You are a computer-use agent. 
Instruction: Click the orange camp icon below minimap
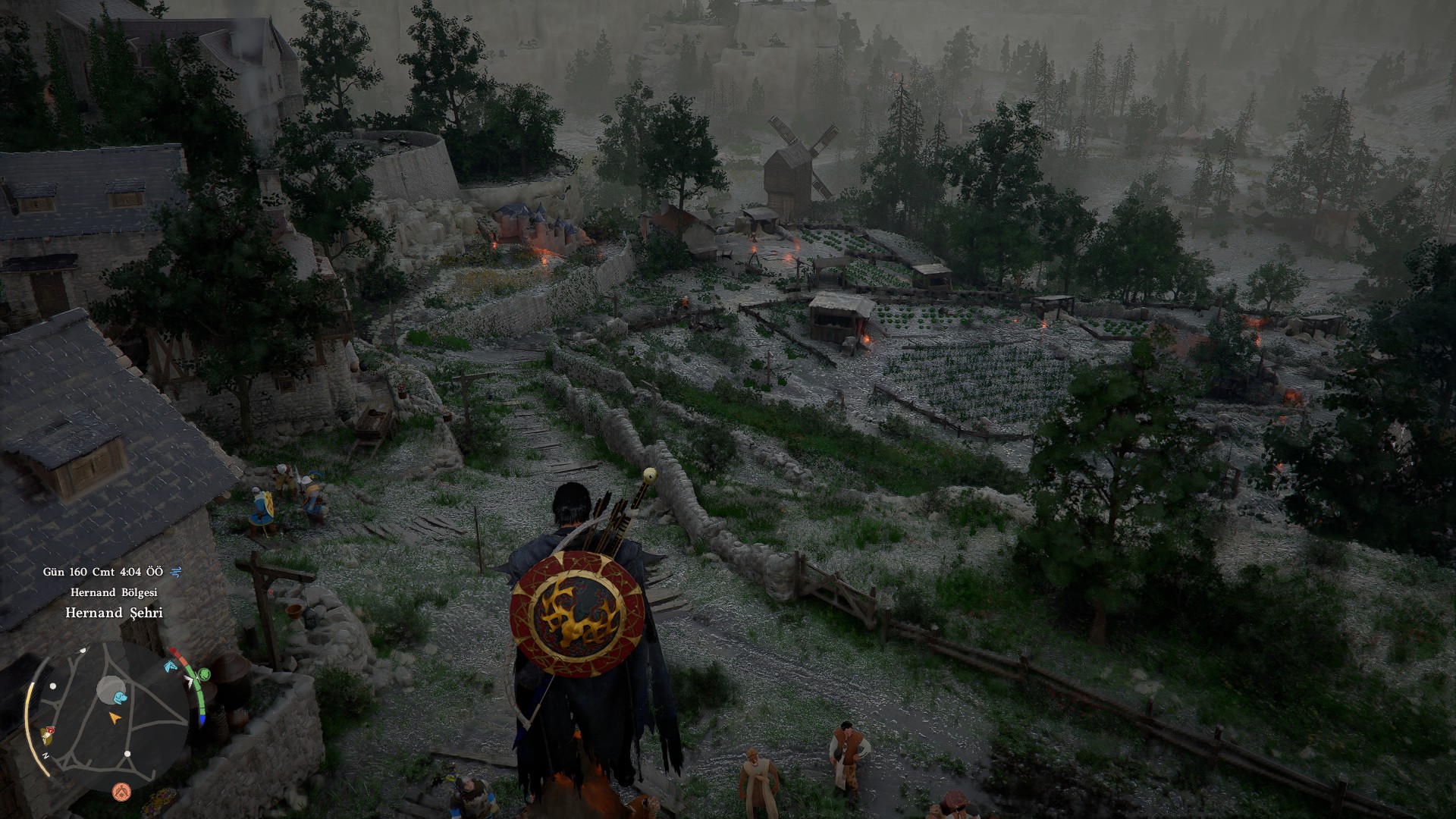[x=121, y=792]
